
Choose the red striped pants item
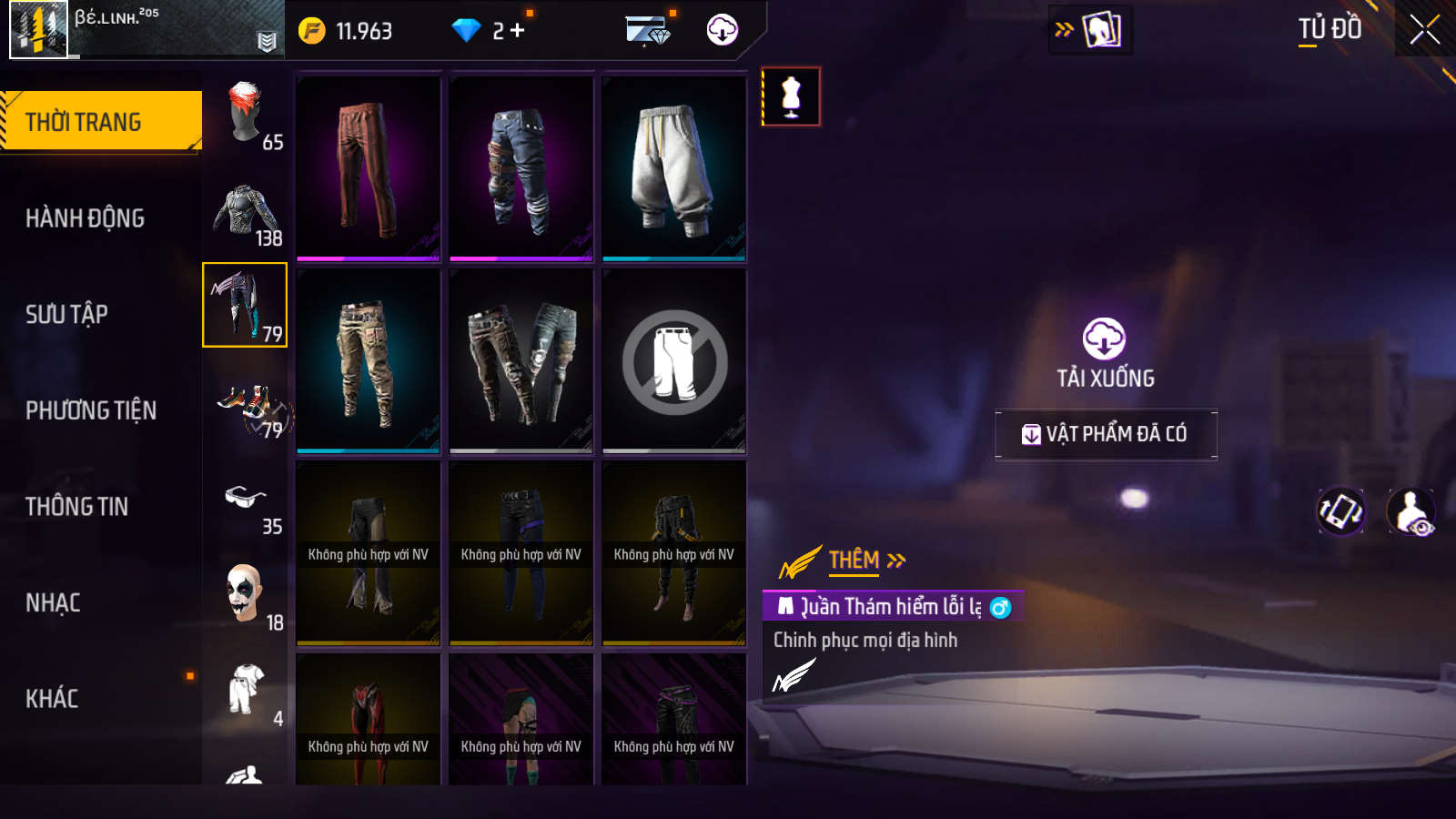pyautogui.click(x=369, y=168)
